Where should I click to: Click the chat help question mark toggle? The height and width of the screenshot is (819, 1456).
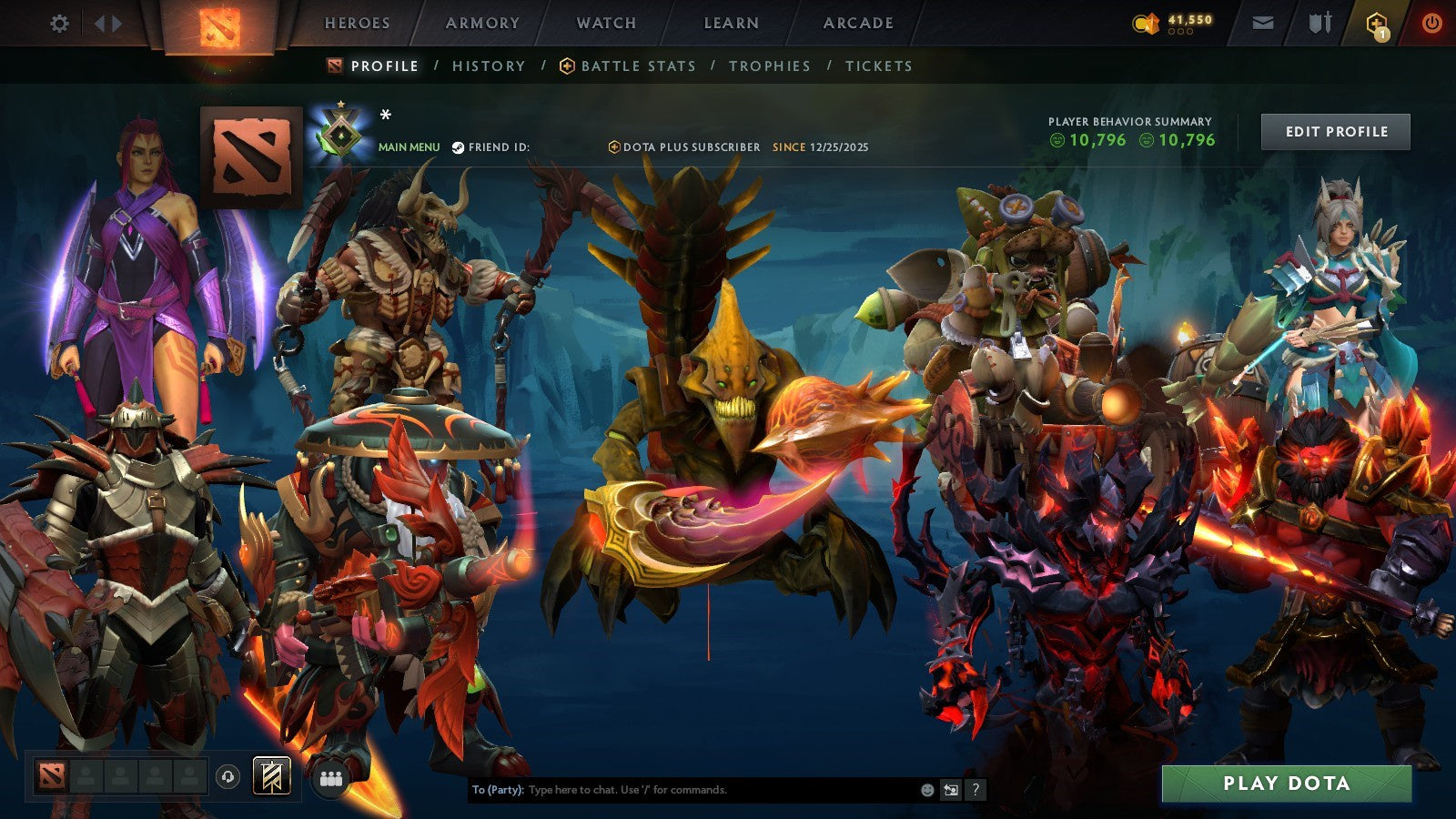976,791
